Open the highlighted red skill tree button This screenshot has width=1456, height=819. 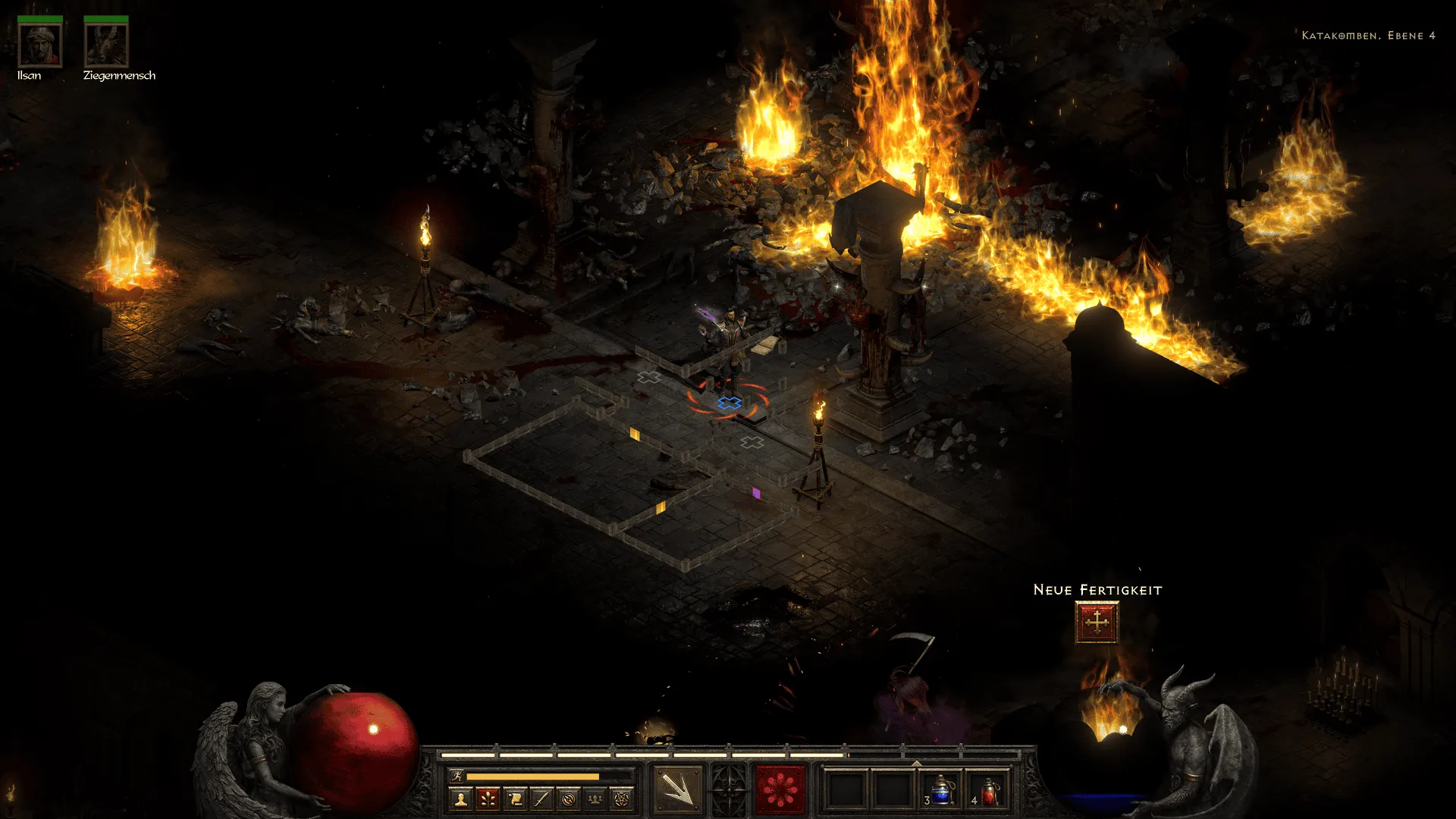[x=488, y=799]
